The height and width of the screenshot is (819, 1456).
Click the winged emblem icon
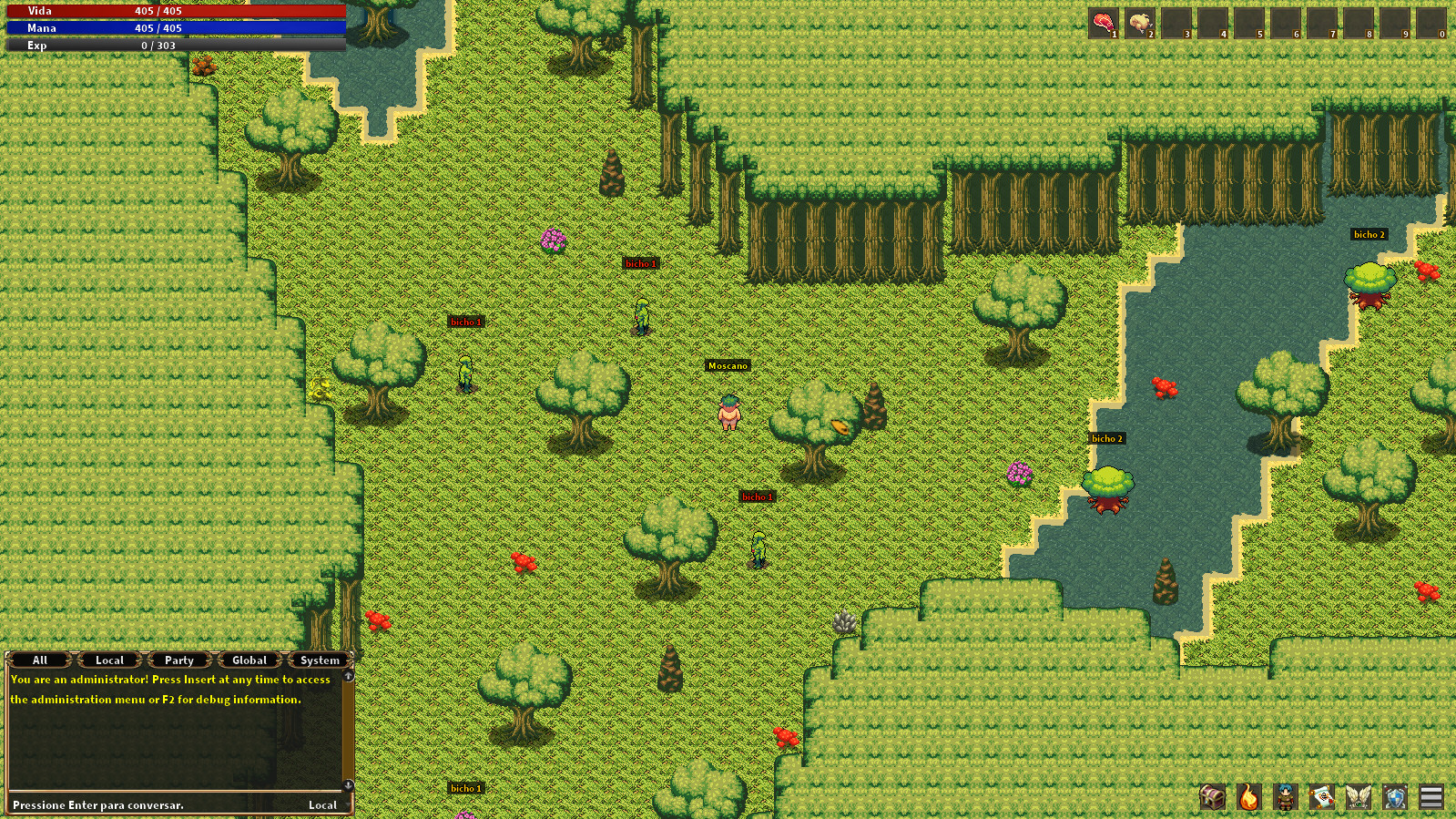click(x=1358, y=797)
